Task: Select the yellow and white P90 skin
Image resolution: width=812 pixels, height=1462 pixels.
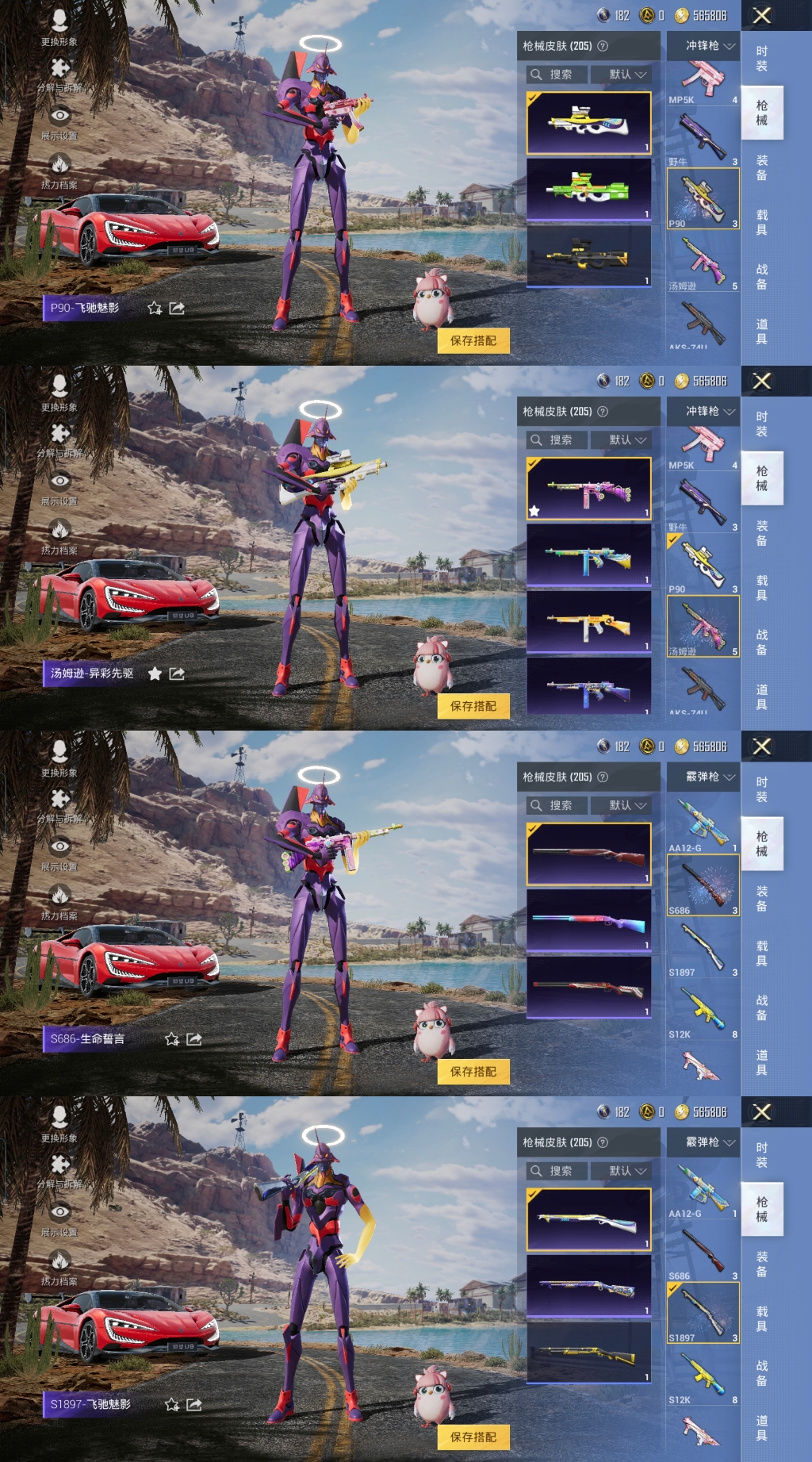Action: point(588,123)
